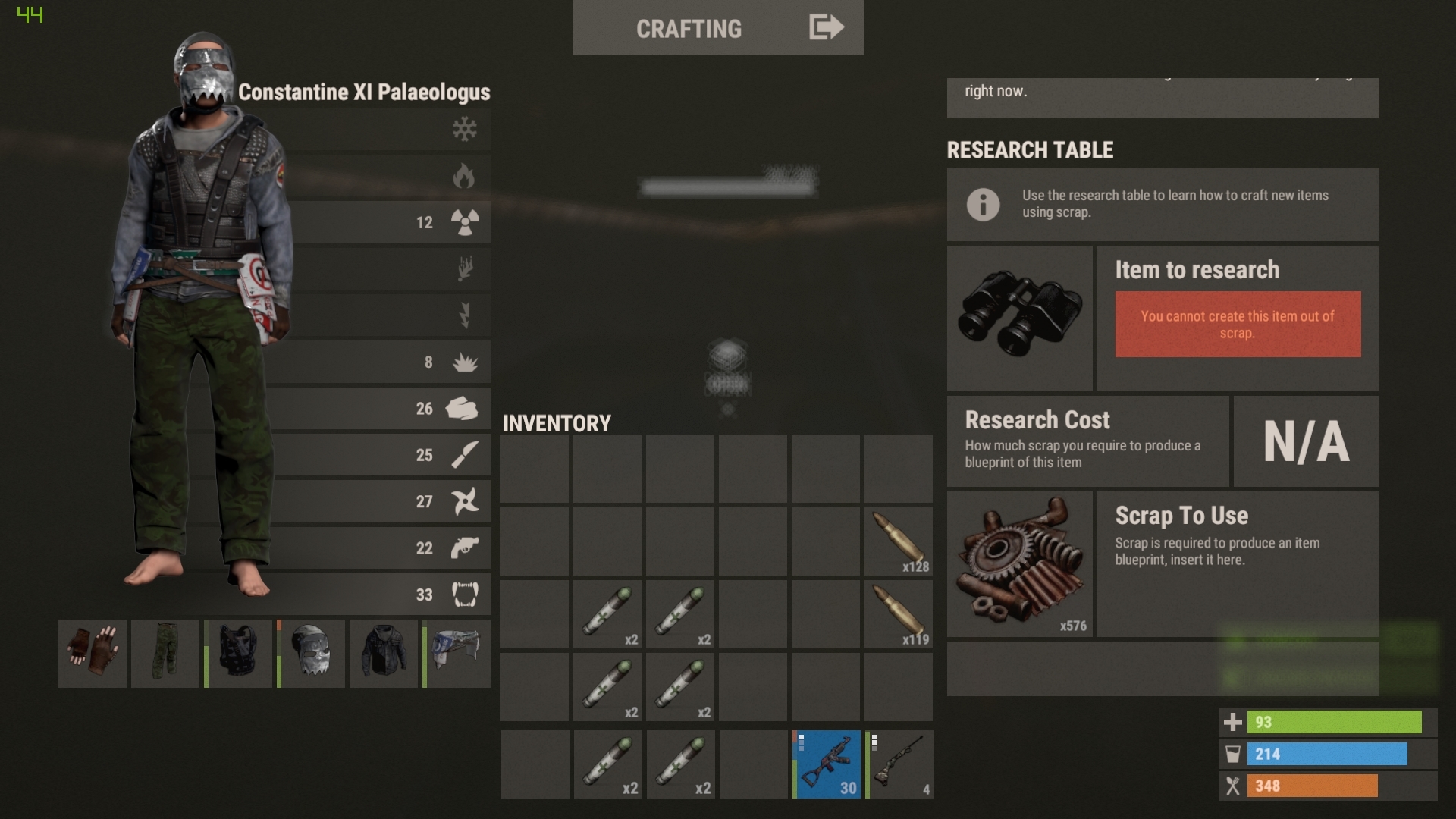Click the pistol status icon showing 22

[x=465, y=548]
